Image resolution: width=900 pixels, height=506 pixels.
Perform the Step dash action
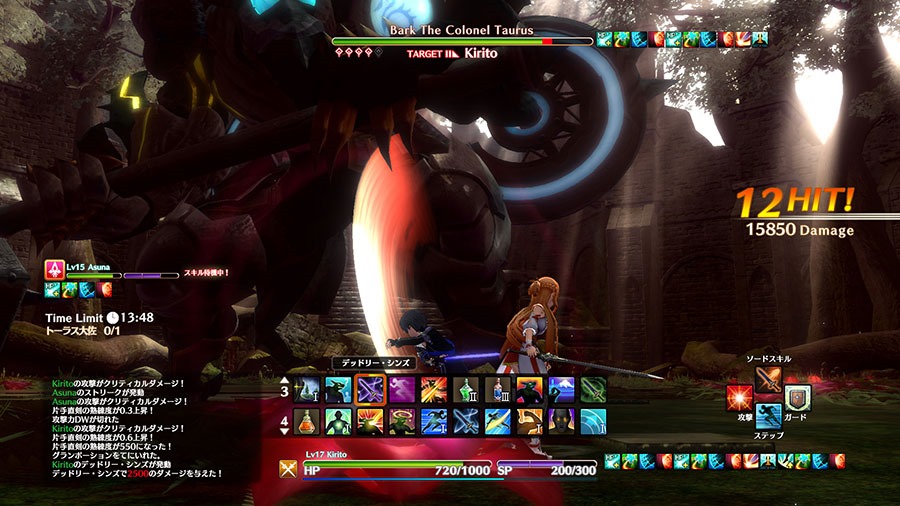[x=768, y=416]
